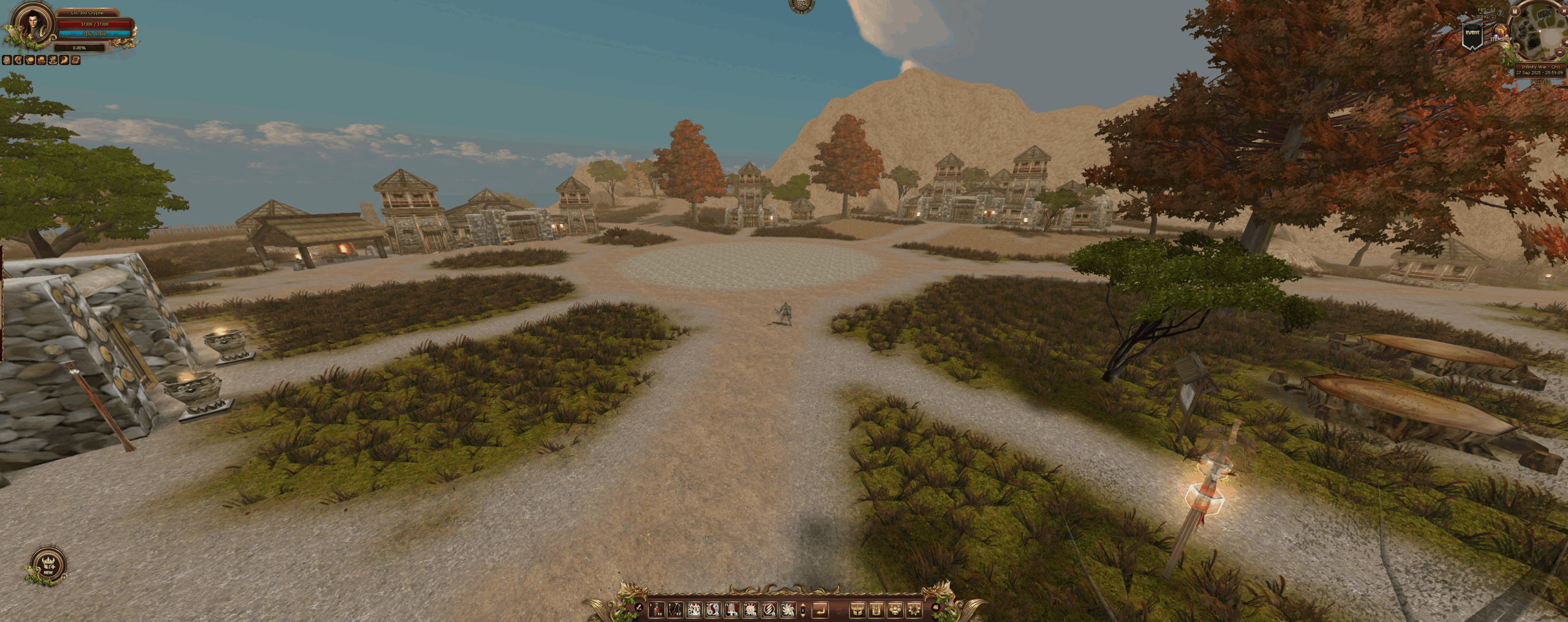Click the crescent moon buff icon
The width and height of the screenshot is (1568, 622).
(64, 60)
